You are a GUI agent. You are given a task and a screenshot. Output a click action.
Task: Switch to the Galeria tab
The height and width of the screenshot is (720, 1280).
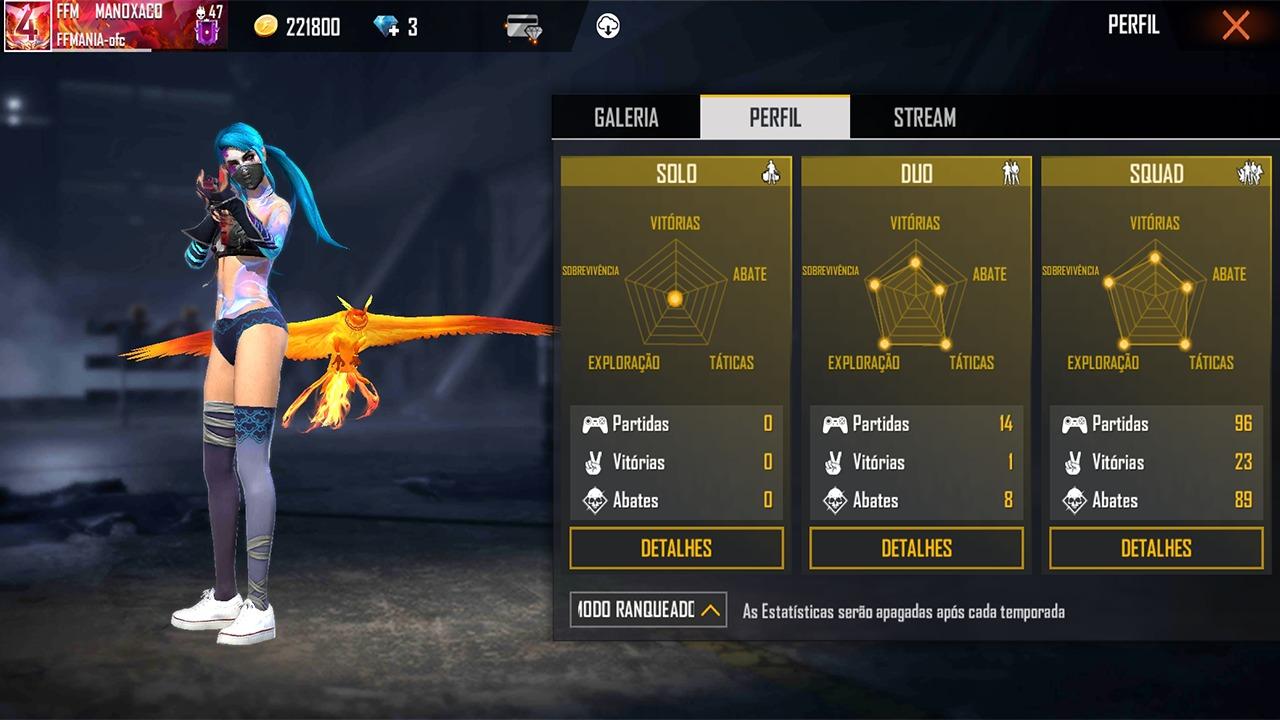pos(626,117)
